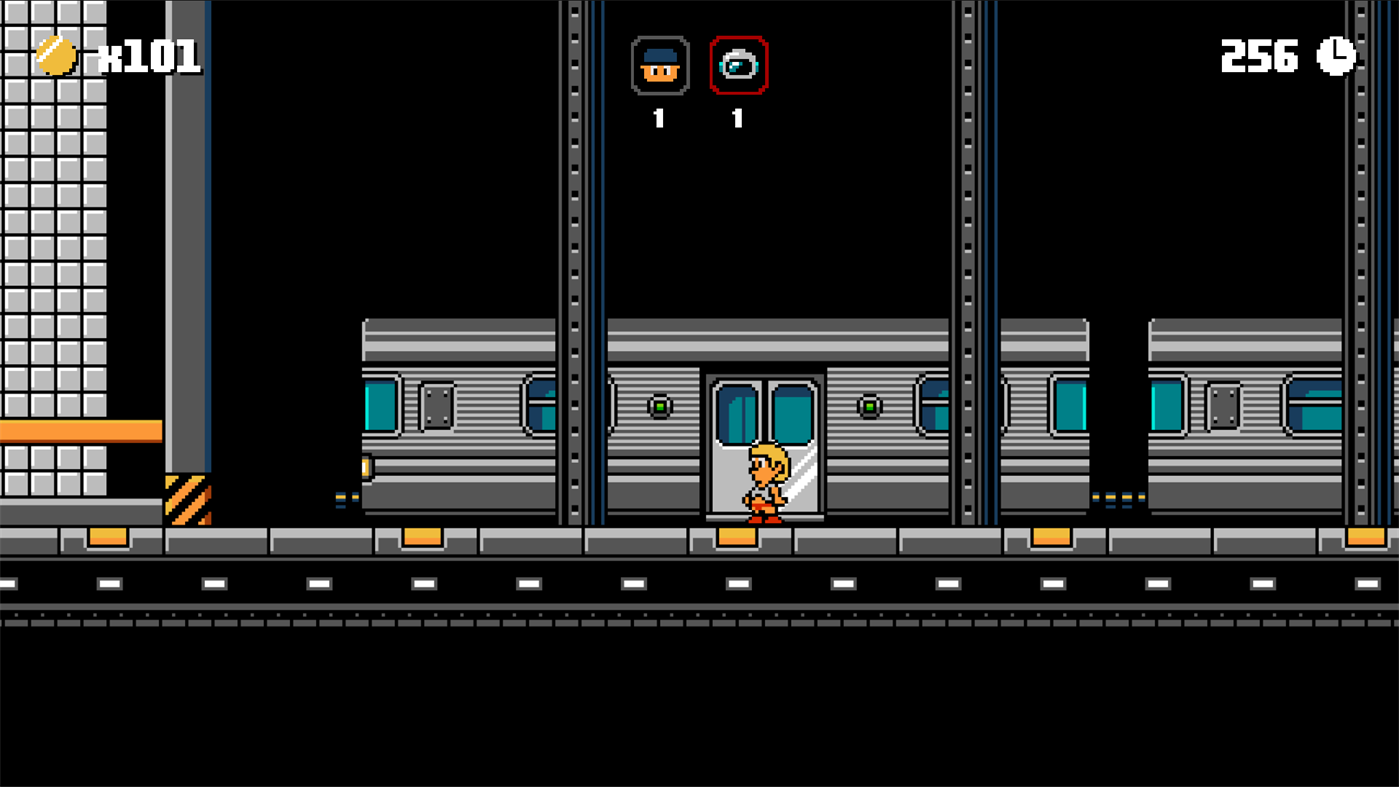
Task: Click the gold coin icon in the HUD
Action: 54,57
